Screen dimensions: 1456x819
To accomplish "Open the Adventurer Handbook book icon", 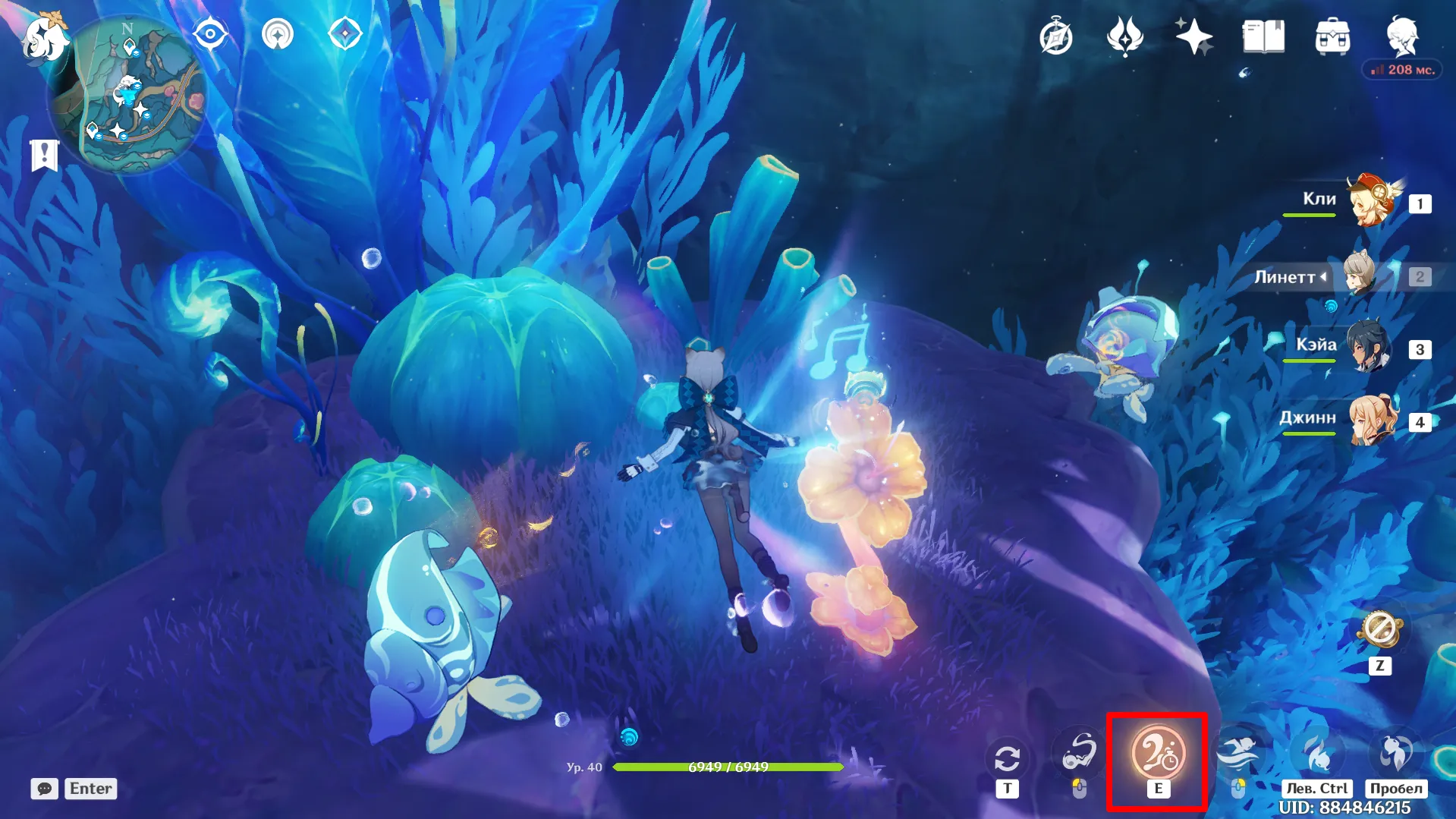I will (1263, 36).
